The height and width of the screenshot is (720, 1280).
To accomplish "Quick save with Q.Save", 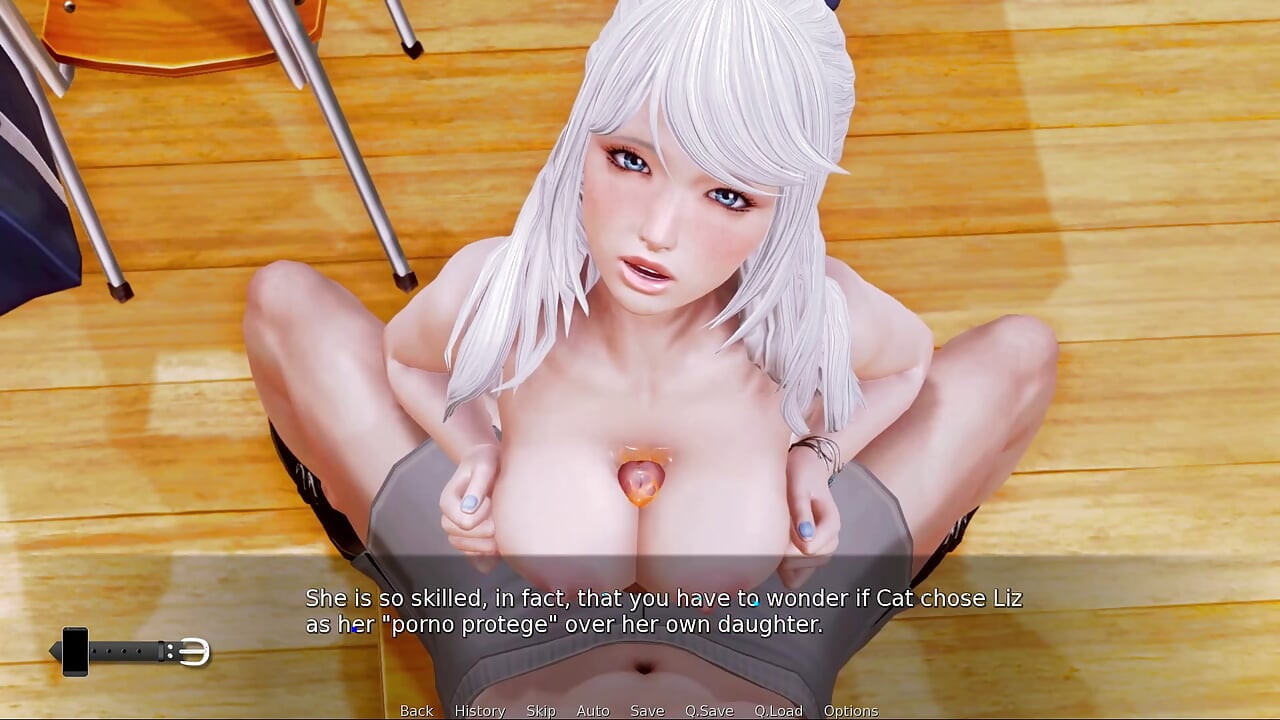I will click(x=710, y=710).
